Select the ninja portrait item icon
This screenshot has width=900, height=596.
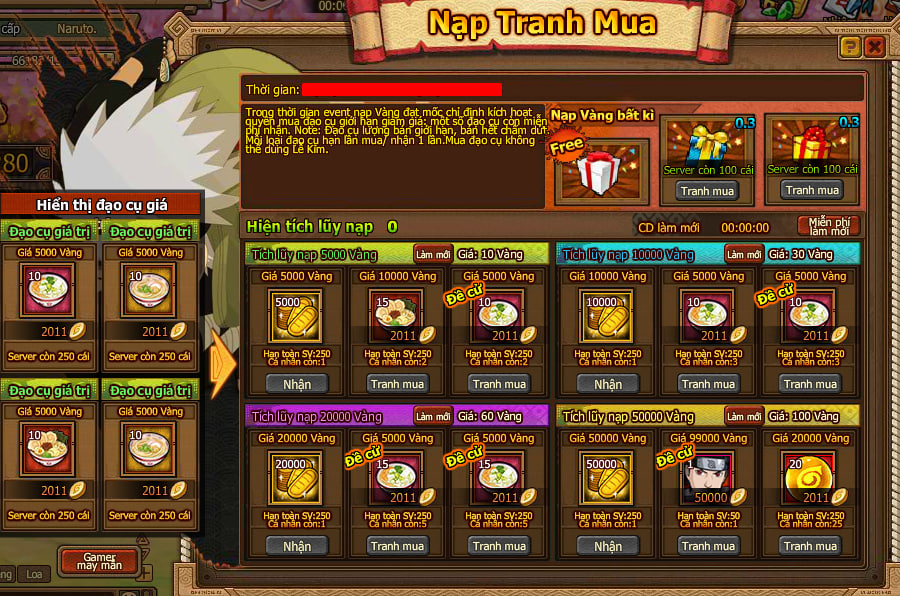tap(708, 478)
